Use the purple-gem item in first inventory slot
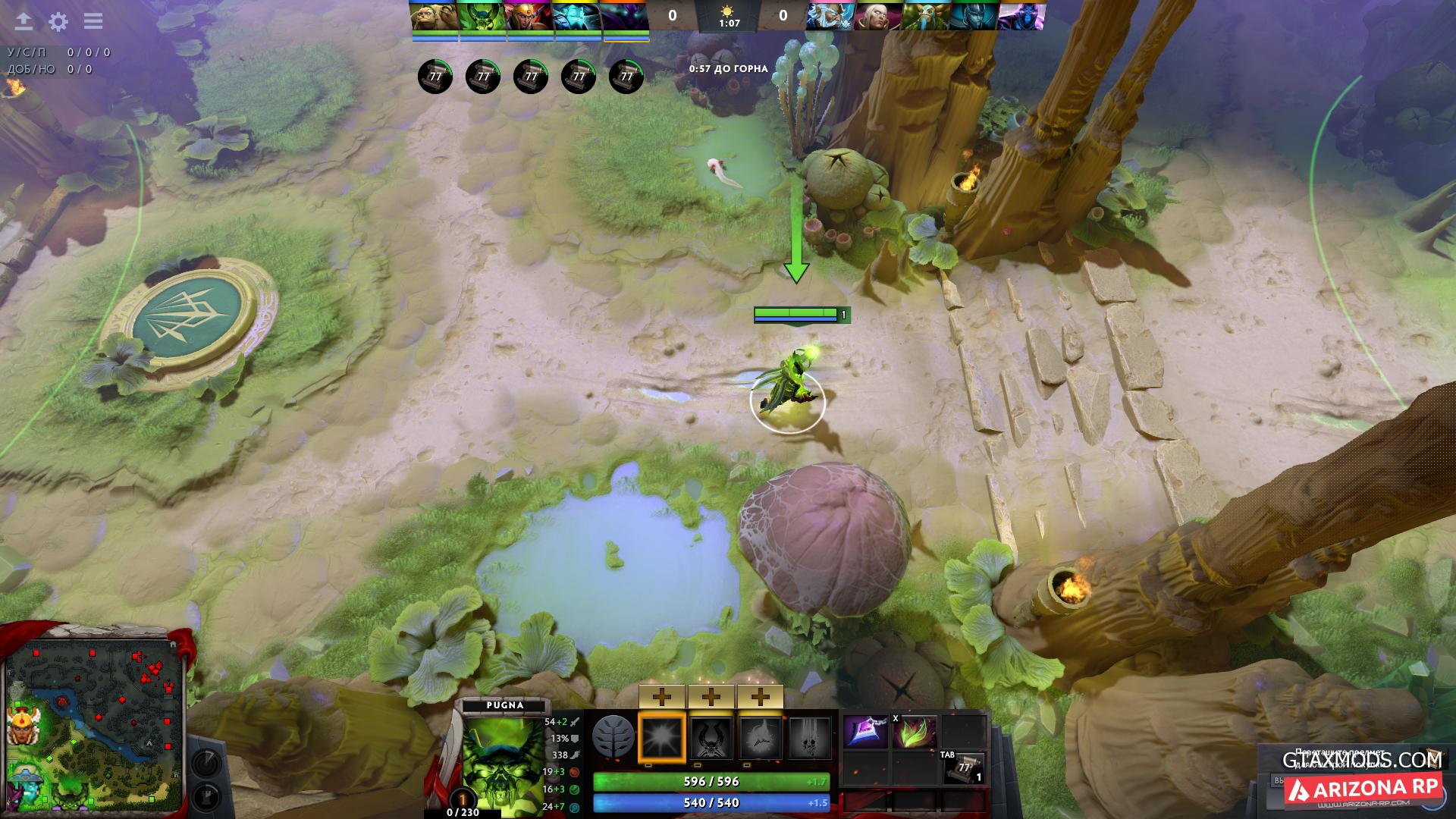 [x=865, y=733]
